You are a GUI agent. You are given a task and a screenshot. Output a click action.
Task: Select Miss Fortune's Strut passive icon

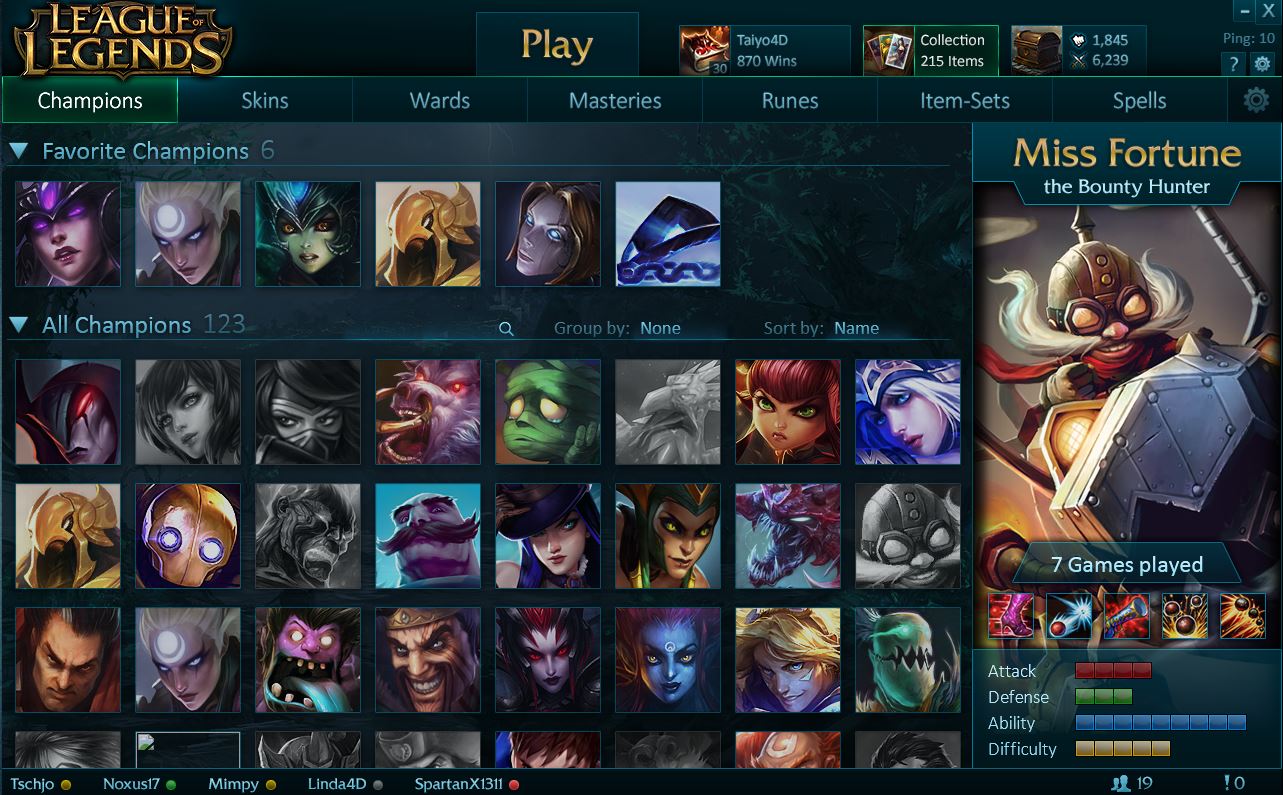[x=1010, y=615]
